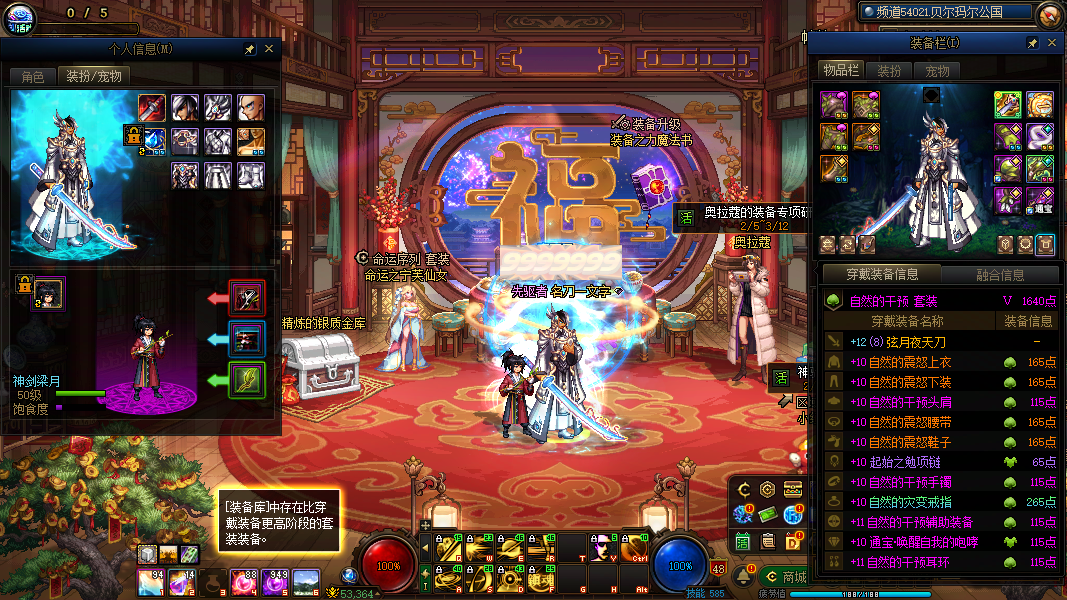Switch to the 装扮 tab in equipment panel
Screen dimensions: 1067x600
pos(889,71)
